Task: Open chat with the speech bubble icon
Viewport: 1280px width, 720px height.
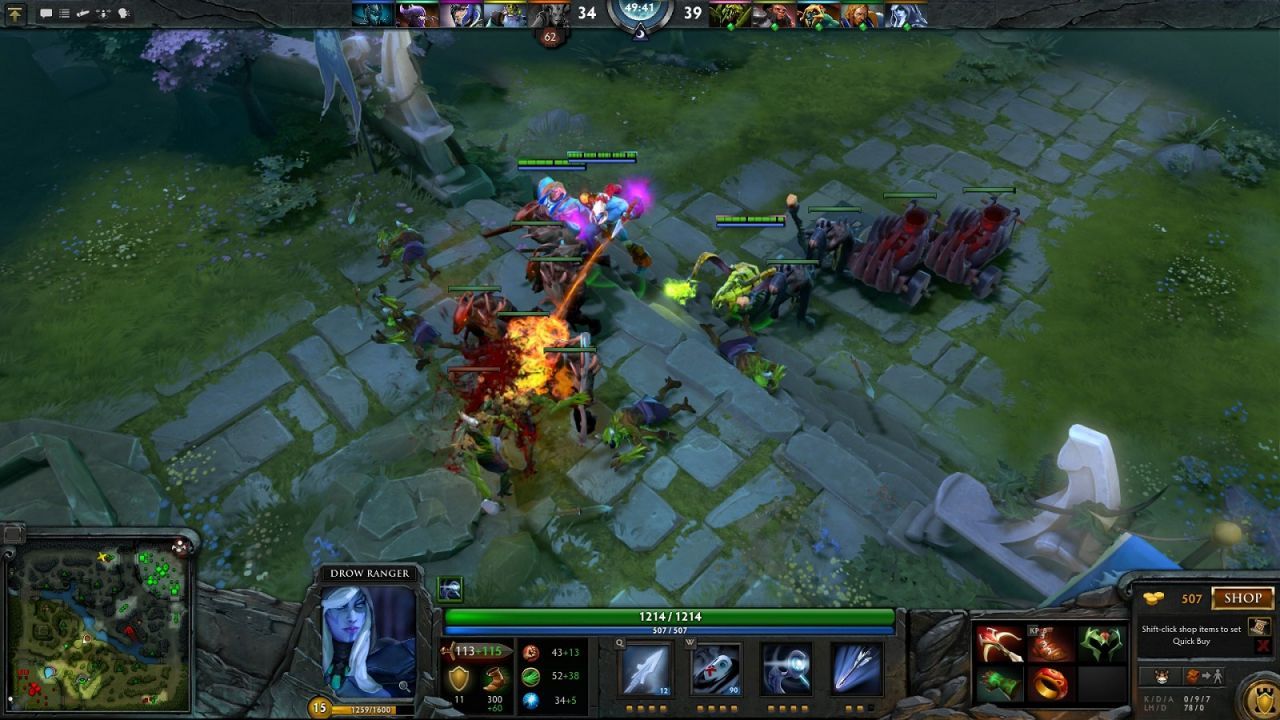Action: [x=47, y=13]
